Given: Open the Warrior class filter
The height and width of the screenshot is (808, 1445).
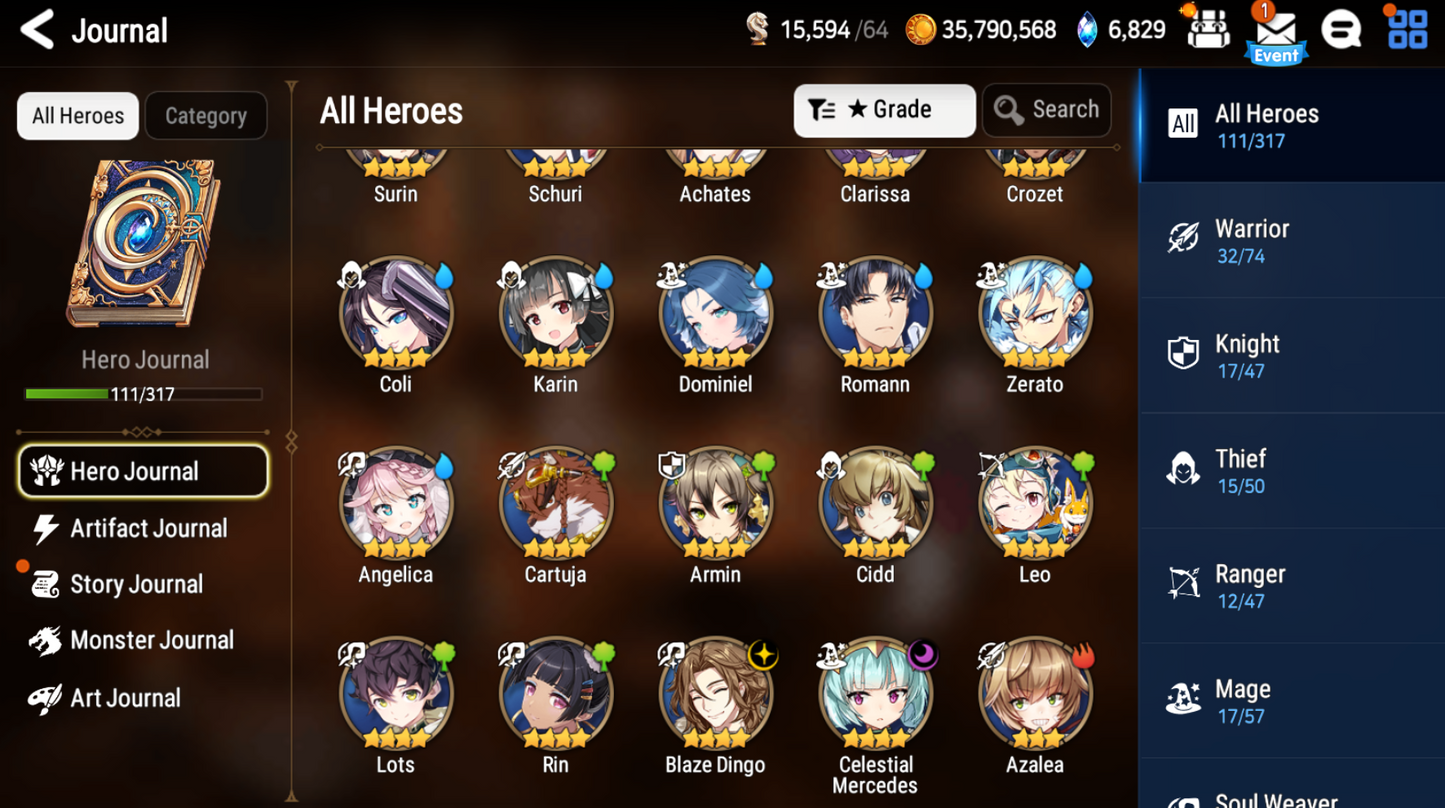Looking at the screenshot, I should (1291, 240).
